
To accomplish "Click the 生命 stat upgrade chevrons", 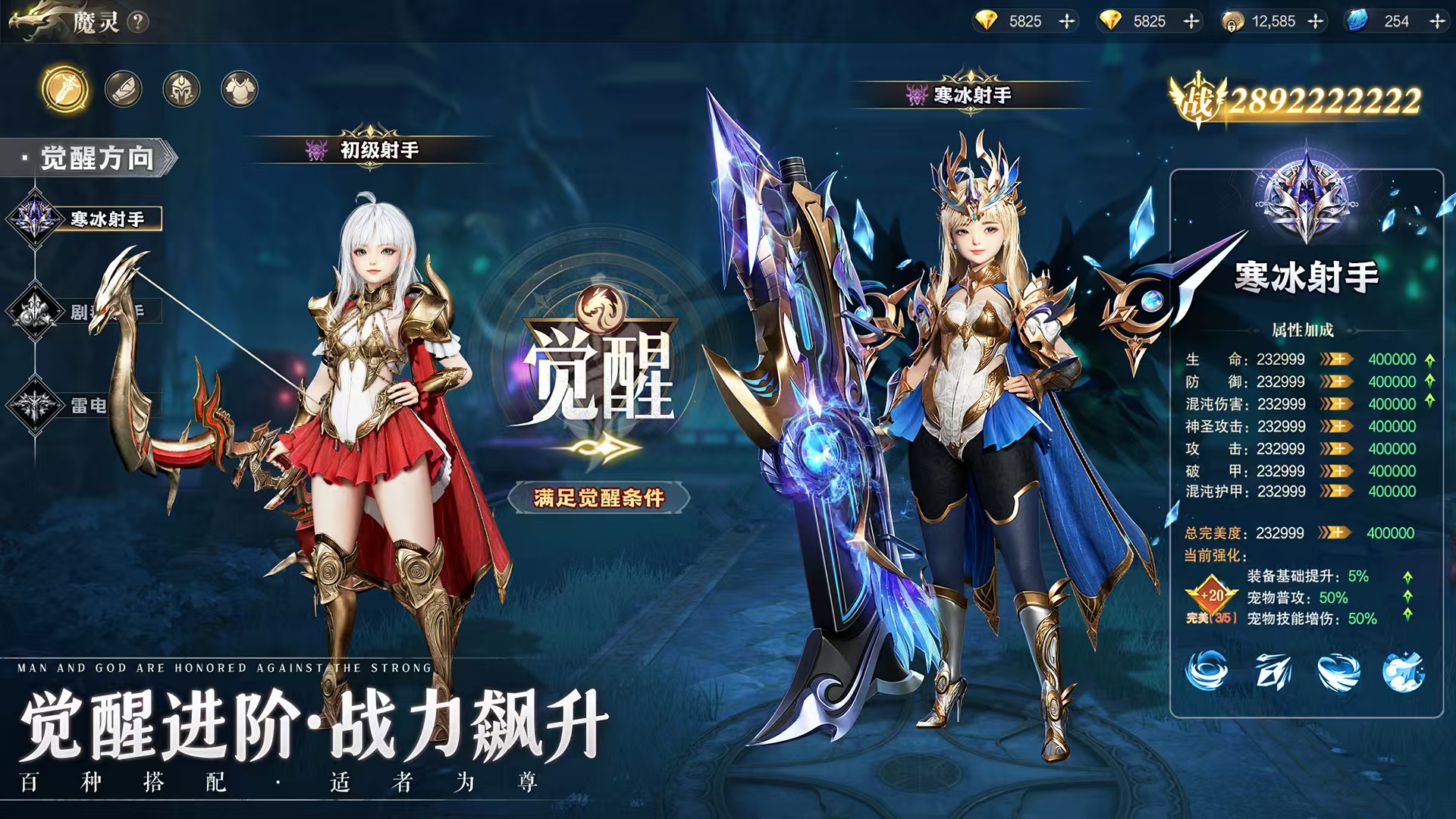I will [1336, 360].
